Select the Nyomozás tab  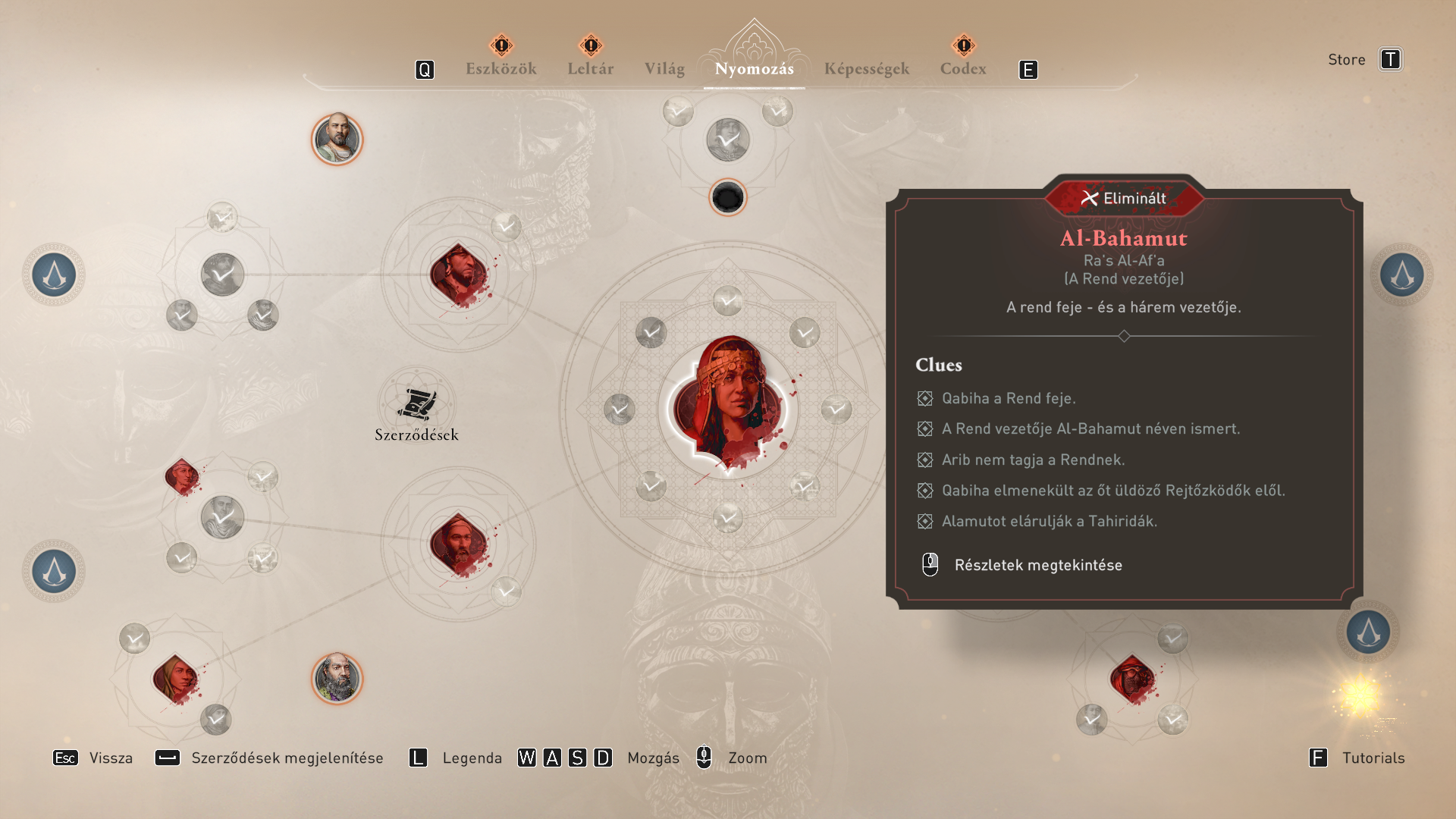click(x=754, y=69)
